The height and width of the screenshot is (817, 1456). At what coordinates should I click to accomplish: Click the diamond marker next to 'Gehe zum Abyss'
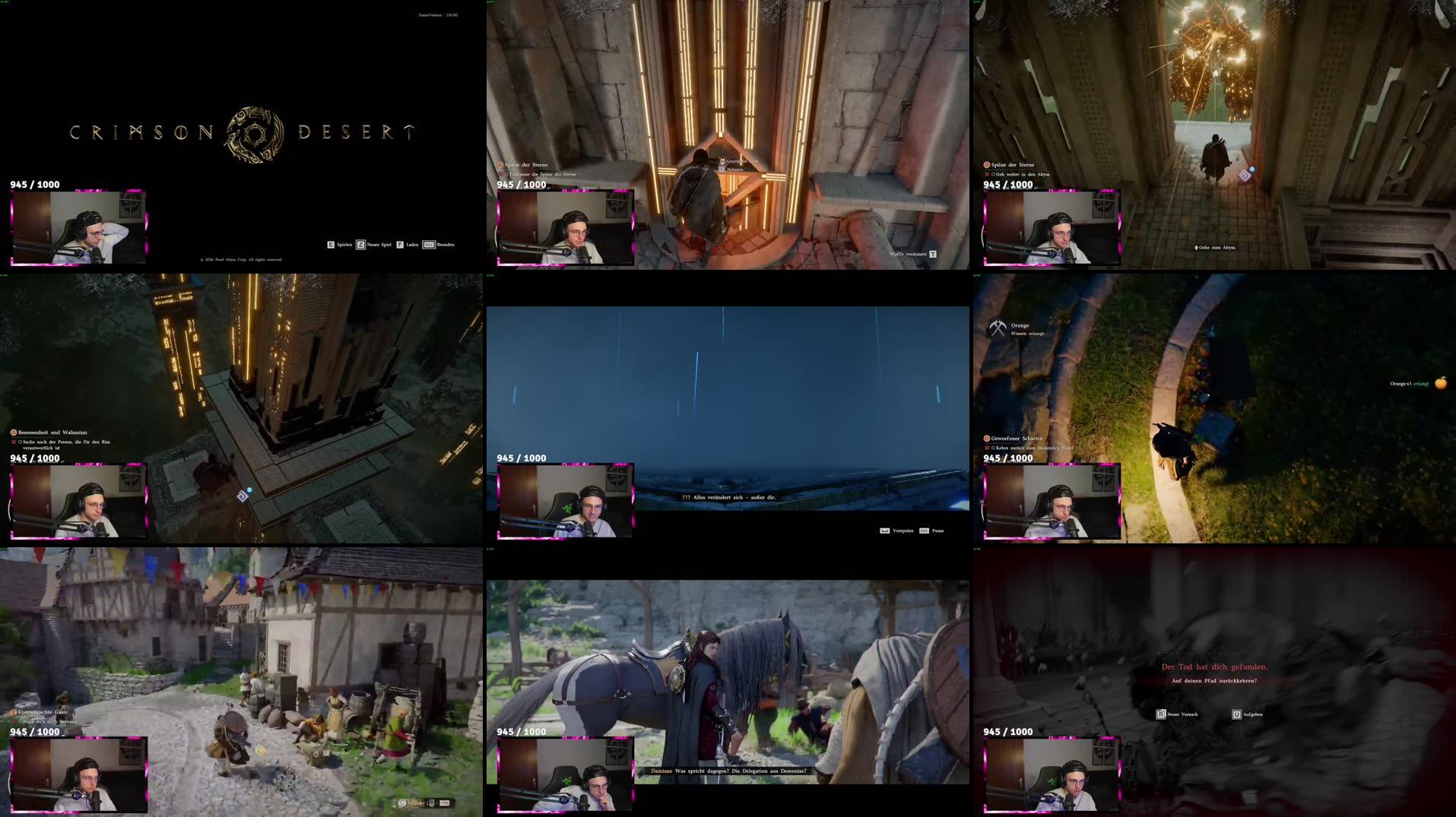pos(1196,248)
